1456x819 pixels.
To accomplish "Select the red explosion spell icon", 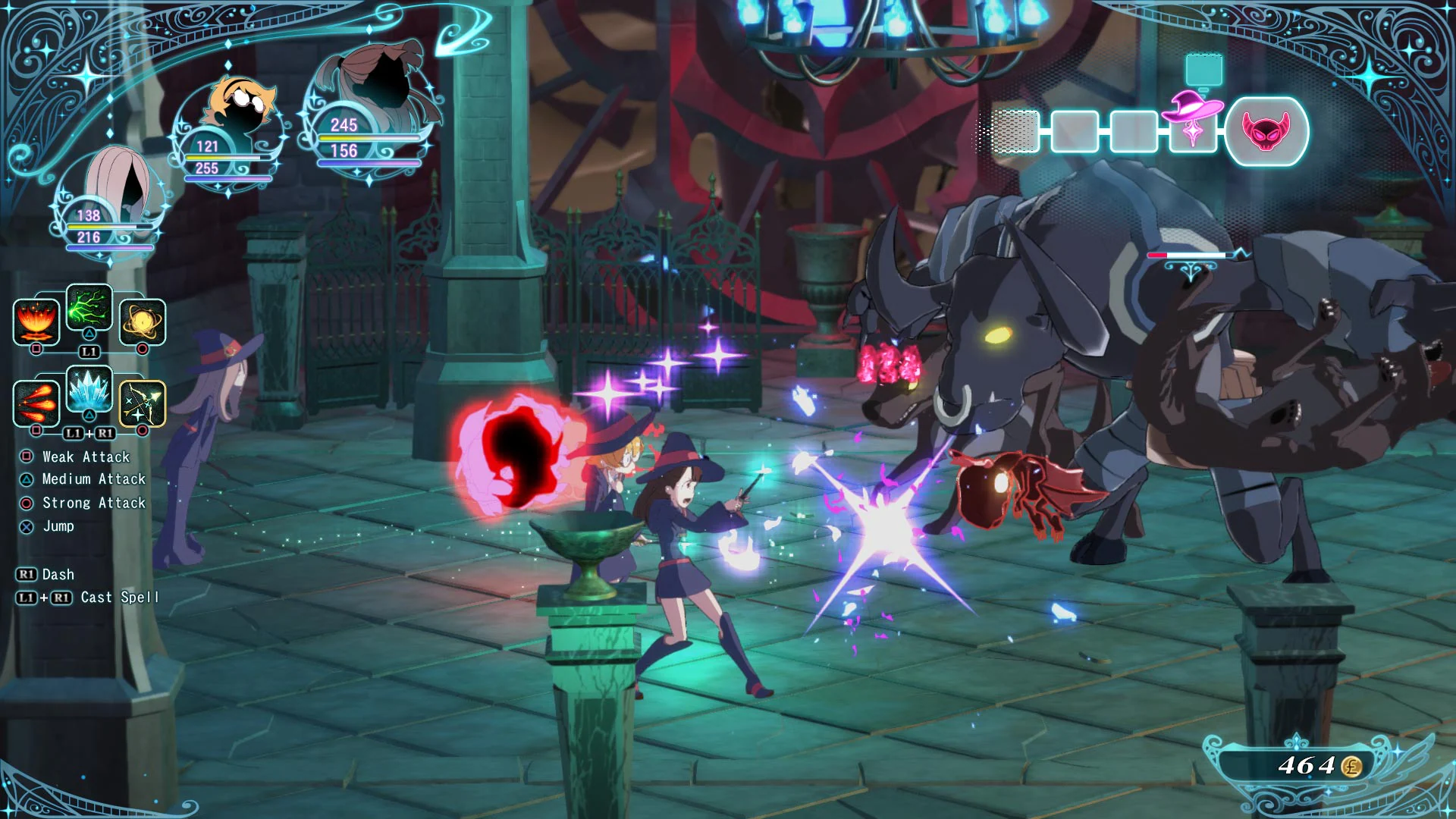I will (36, 322).
